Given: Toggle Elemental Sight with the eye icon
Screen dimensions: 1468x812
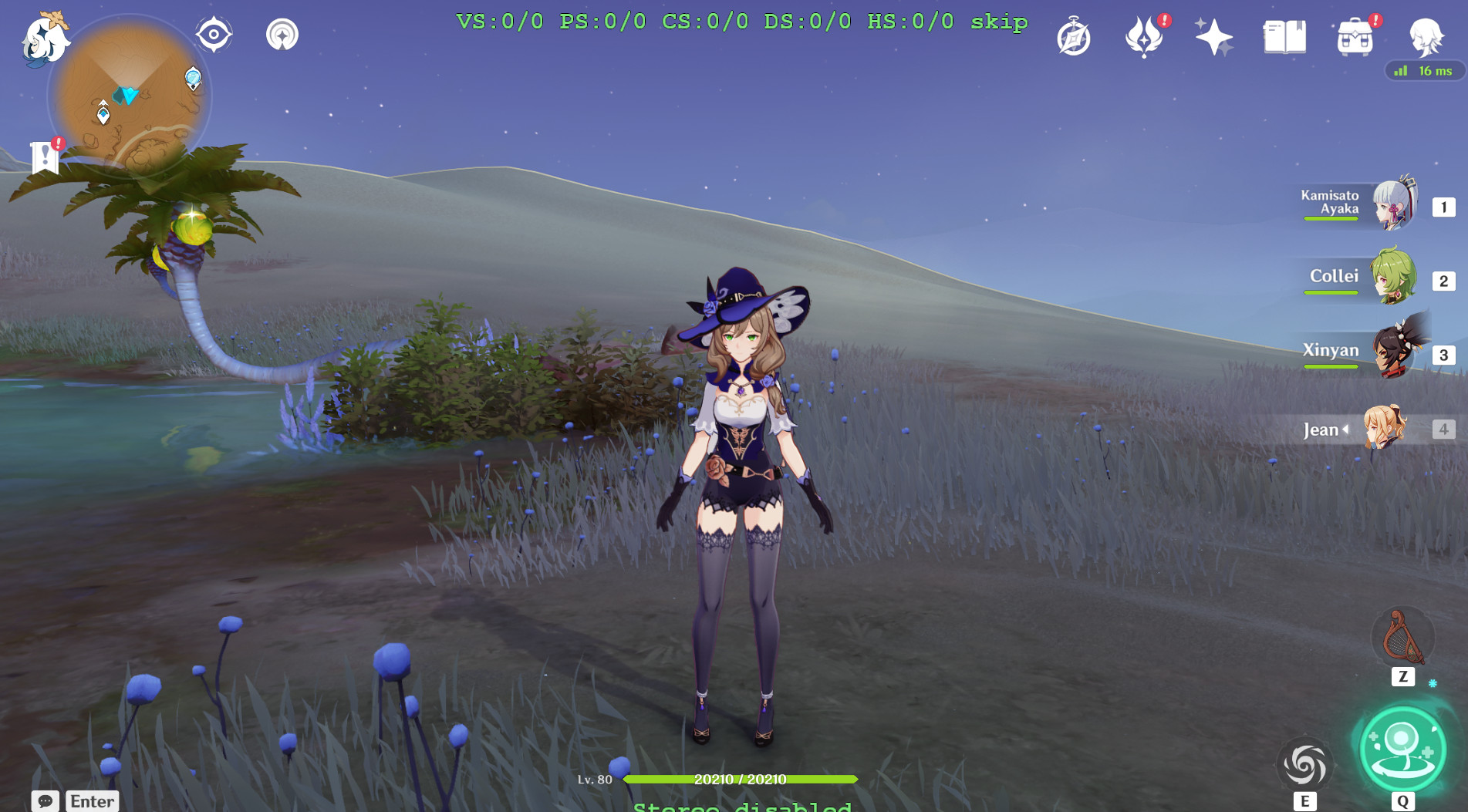Looking at the screenshot, I should click(213, 34).
